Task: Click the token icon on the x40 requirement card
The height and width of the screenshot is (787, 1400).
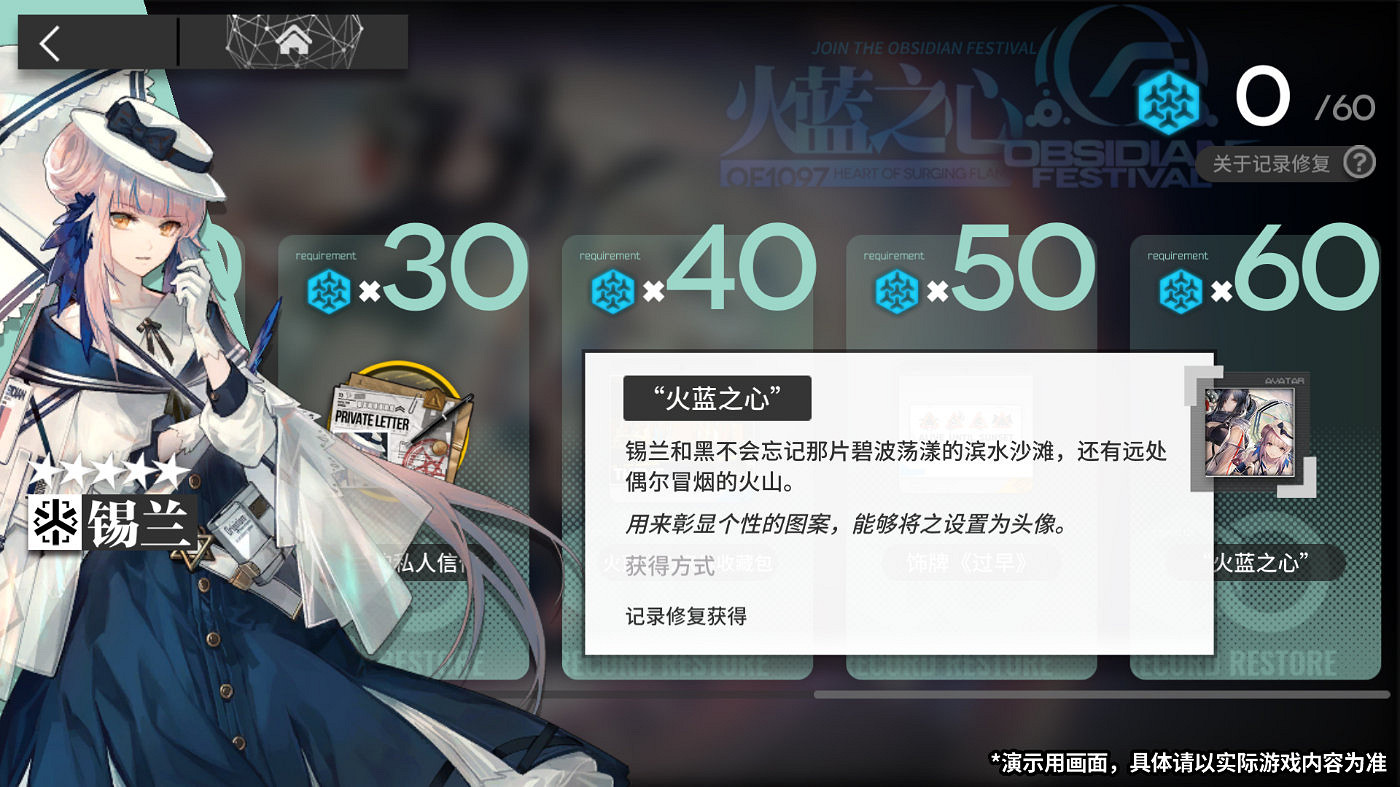Action: coord(612,290)
